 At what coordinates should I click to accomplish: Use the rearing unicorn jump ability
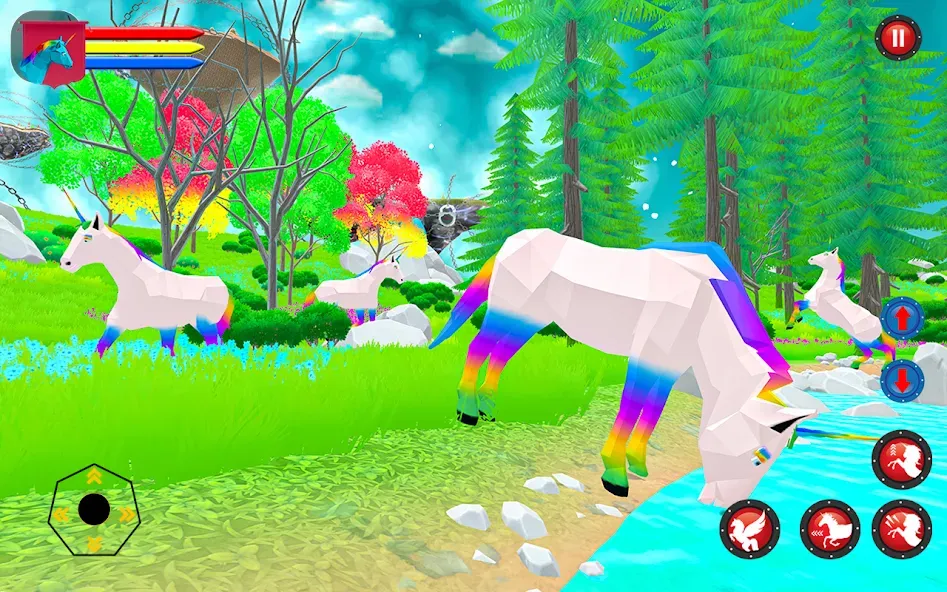tap(901, 459)
